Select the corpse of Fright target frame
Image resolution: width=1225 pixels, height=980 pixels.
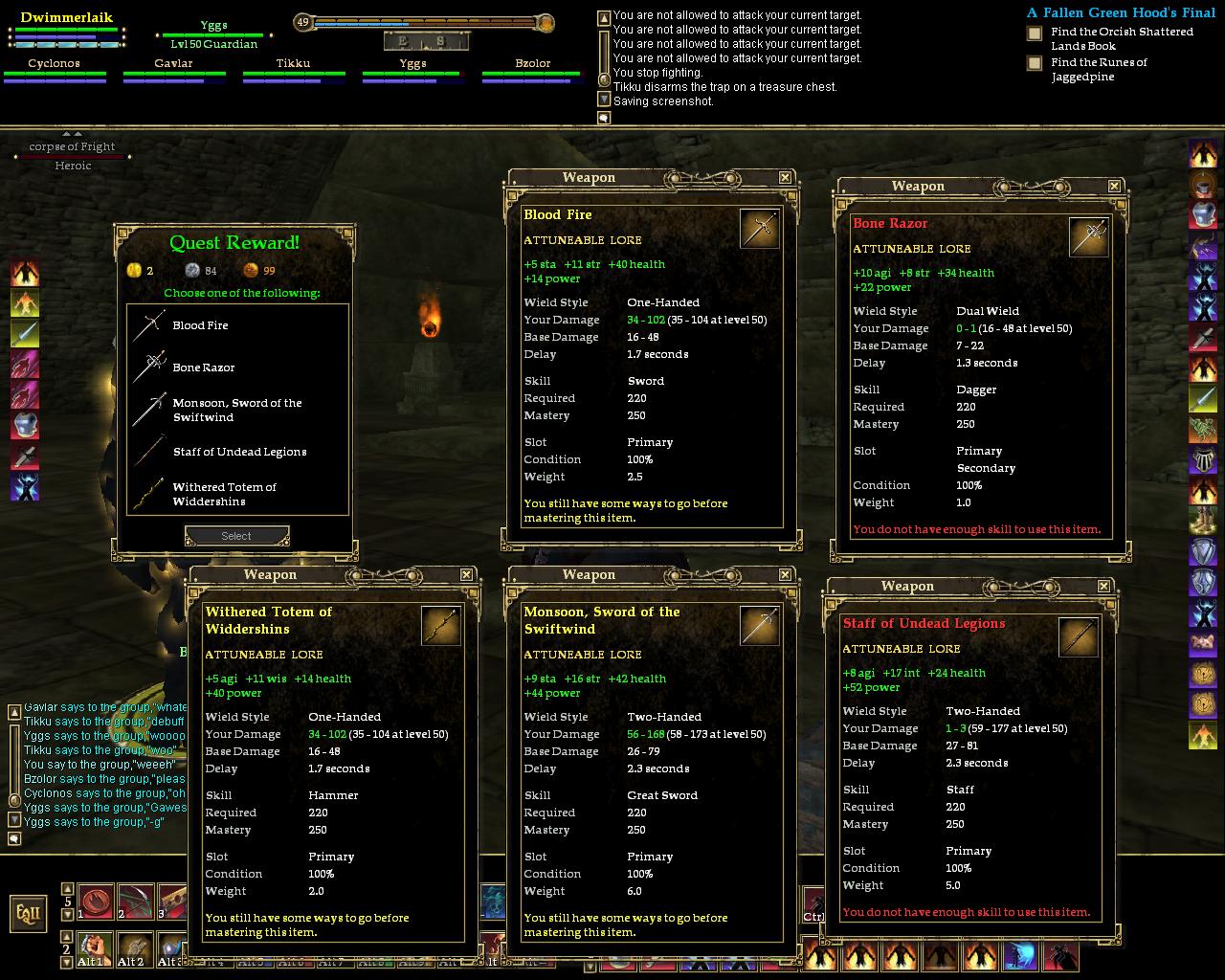[x=72, y=147]
